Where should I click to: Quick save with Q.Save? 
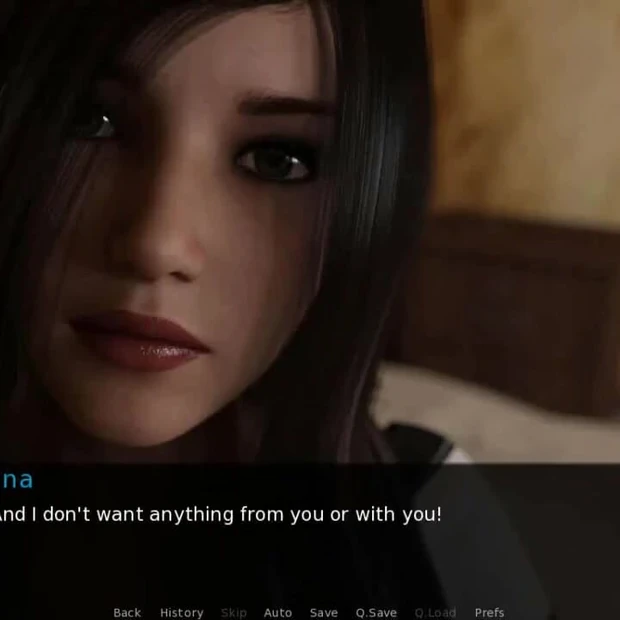pyautogui.click(x=376, y=612)
